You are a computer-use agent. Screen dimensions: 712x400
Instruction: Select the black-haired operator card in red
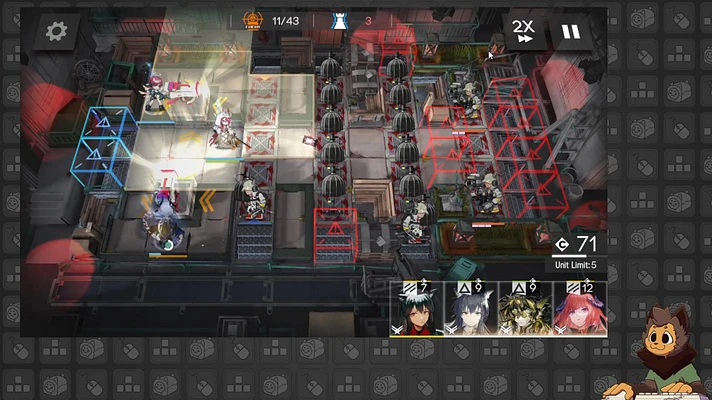tap(415, 310)
